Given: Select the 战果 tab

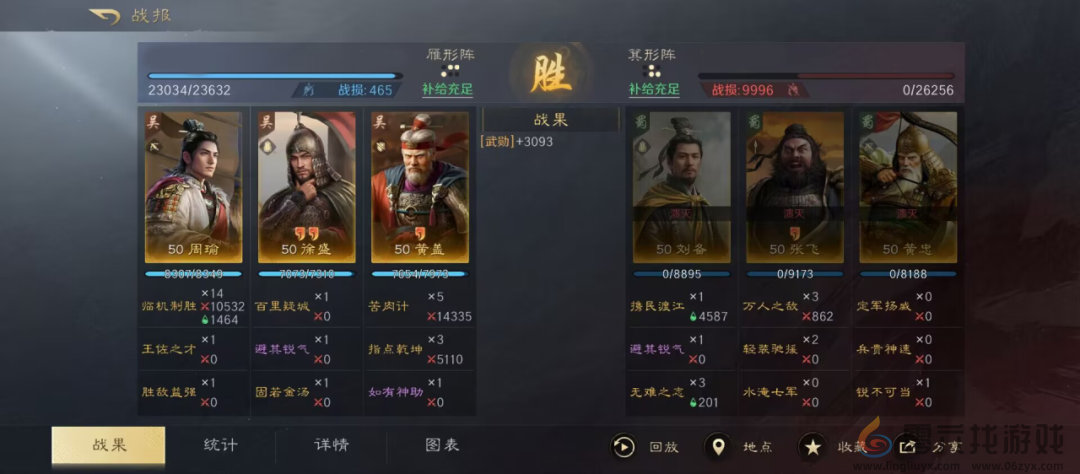Looking at the screenshot, I should coord(108,445).
